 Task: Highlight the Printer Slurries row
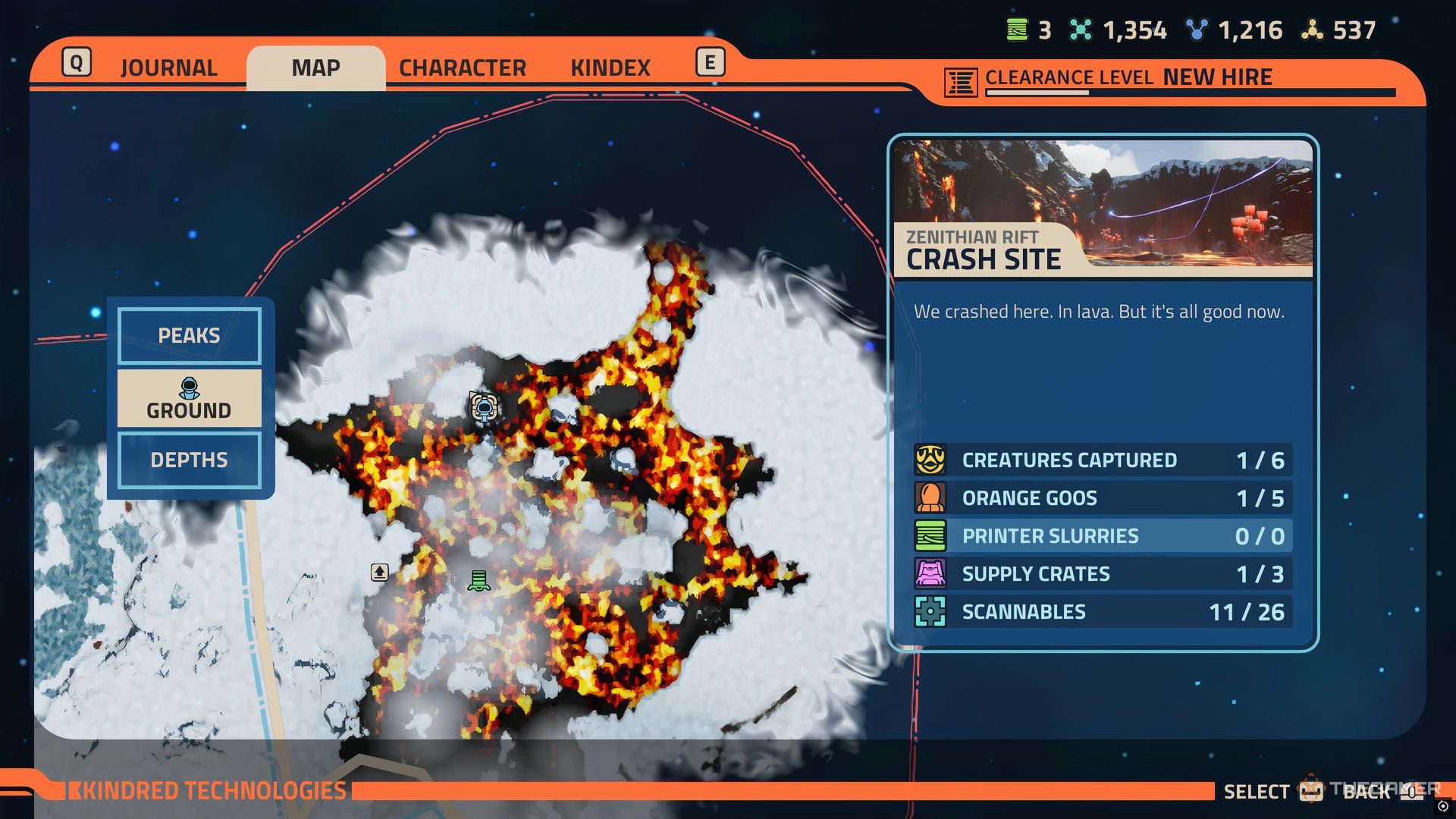1103,536
